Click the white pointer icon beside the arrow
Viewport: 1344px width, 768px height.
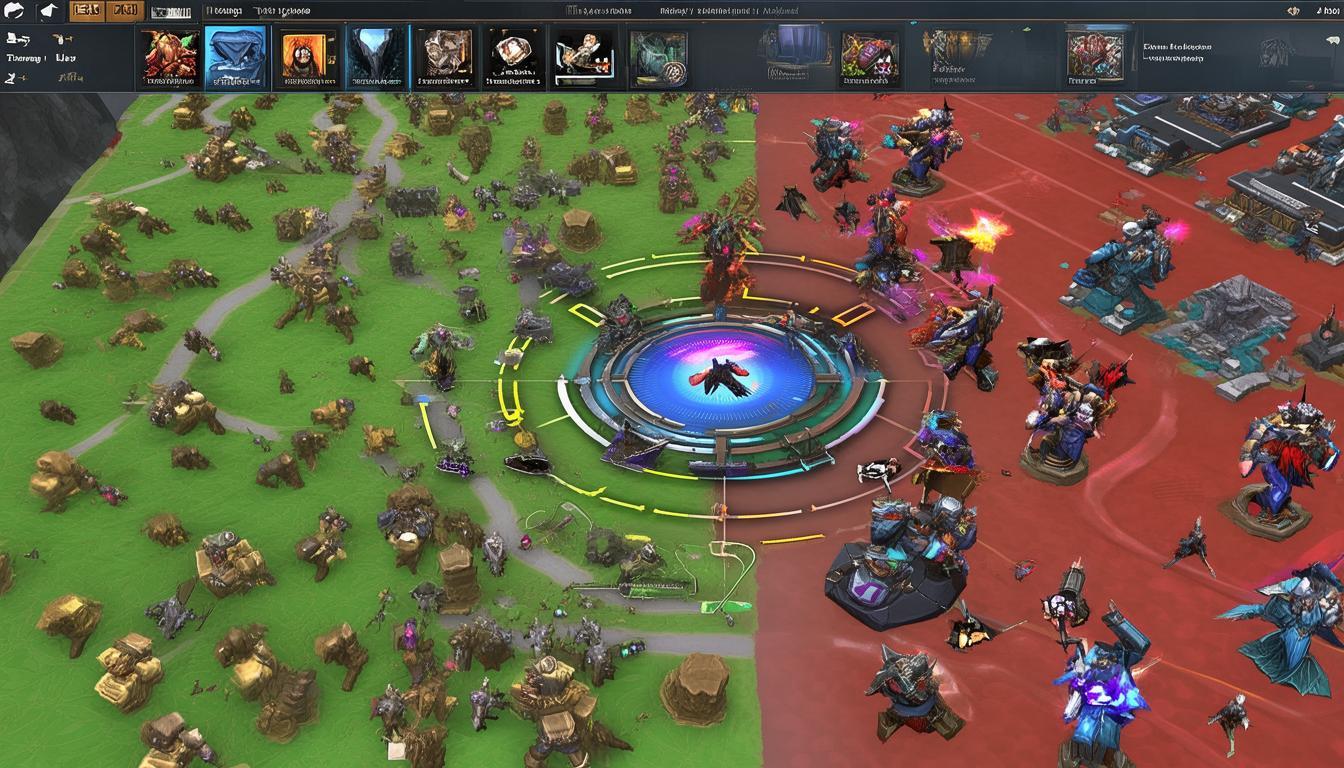[x=48, y=12]
